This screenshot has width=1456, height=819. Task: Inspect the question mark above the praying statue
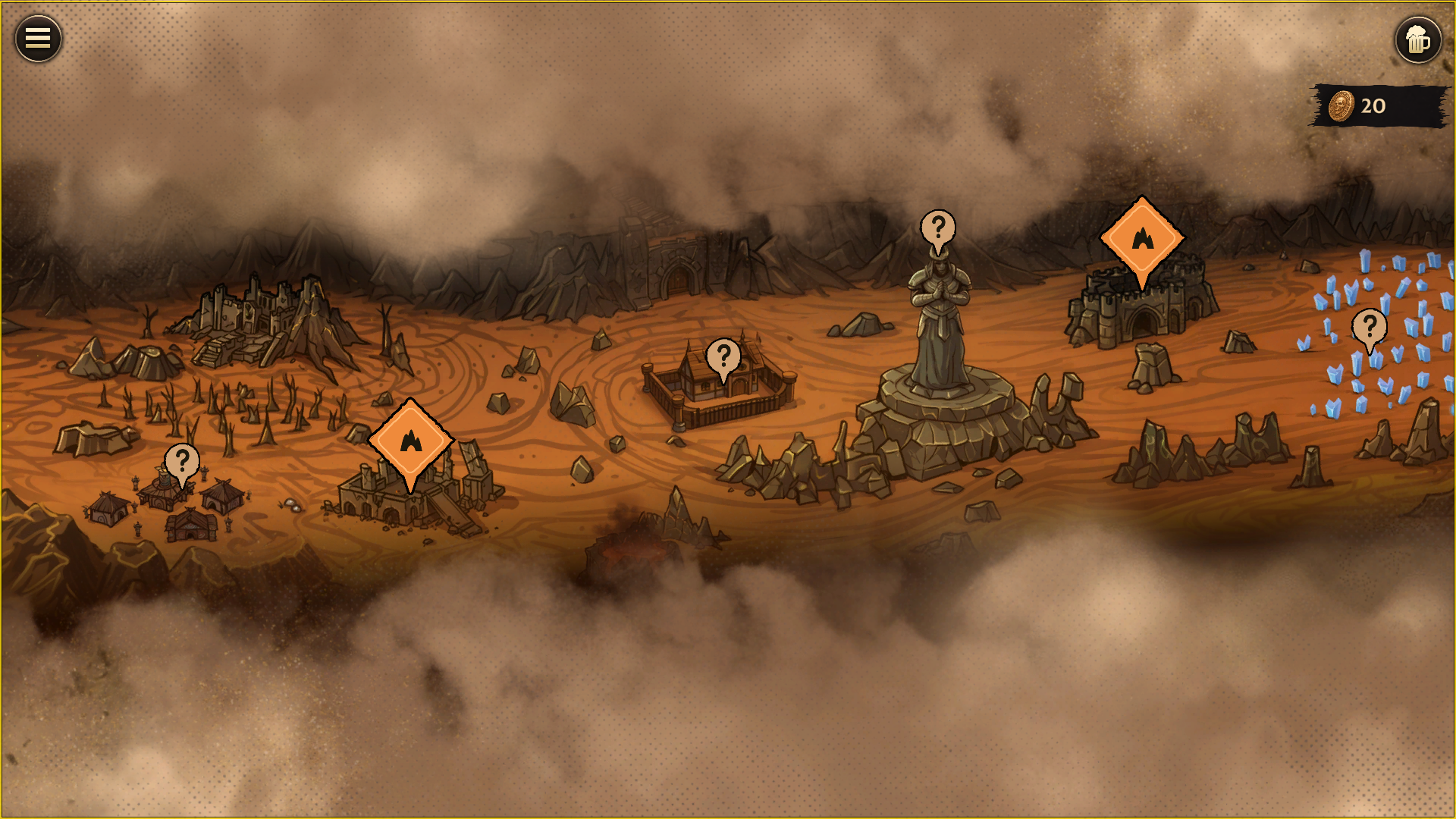click(938, 228)
